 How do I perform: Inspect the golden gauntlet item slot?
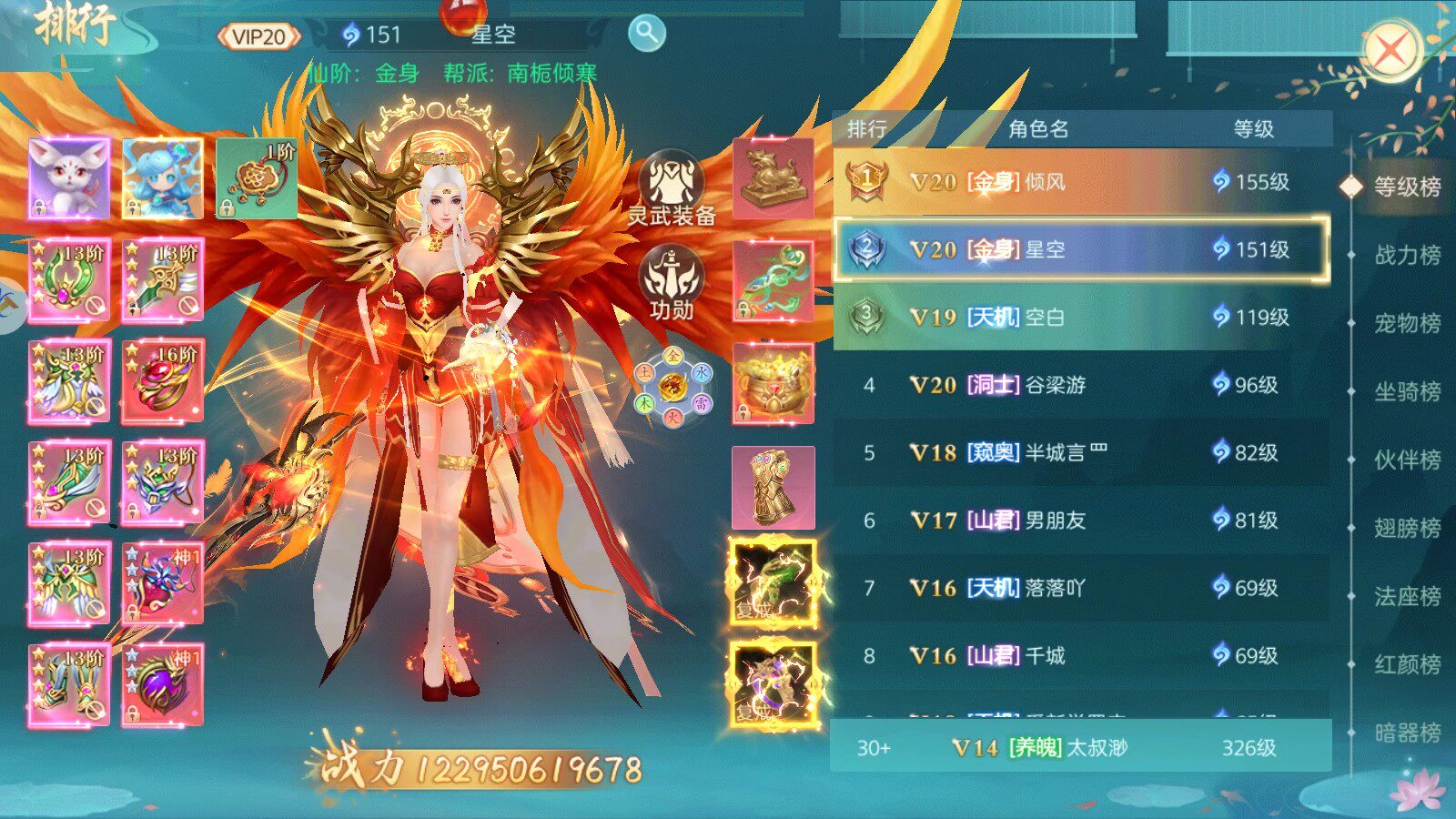click(x=773, y=488)
